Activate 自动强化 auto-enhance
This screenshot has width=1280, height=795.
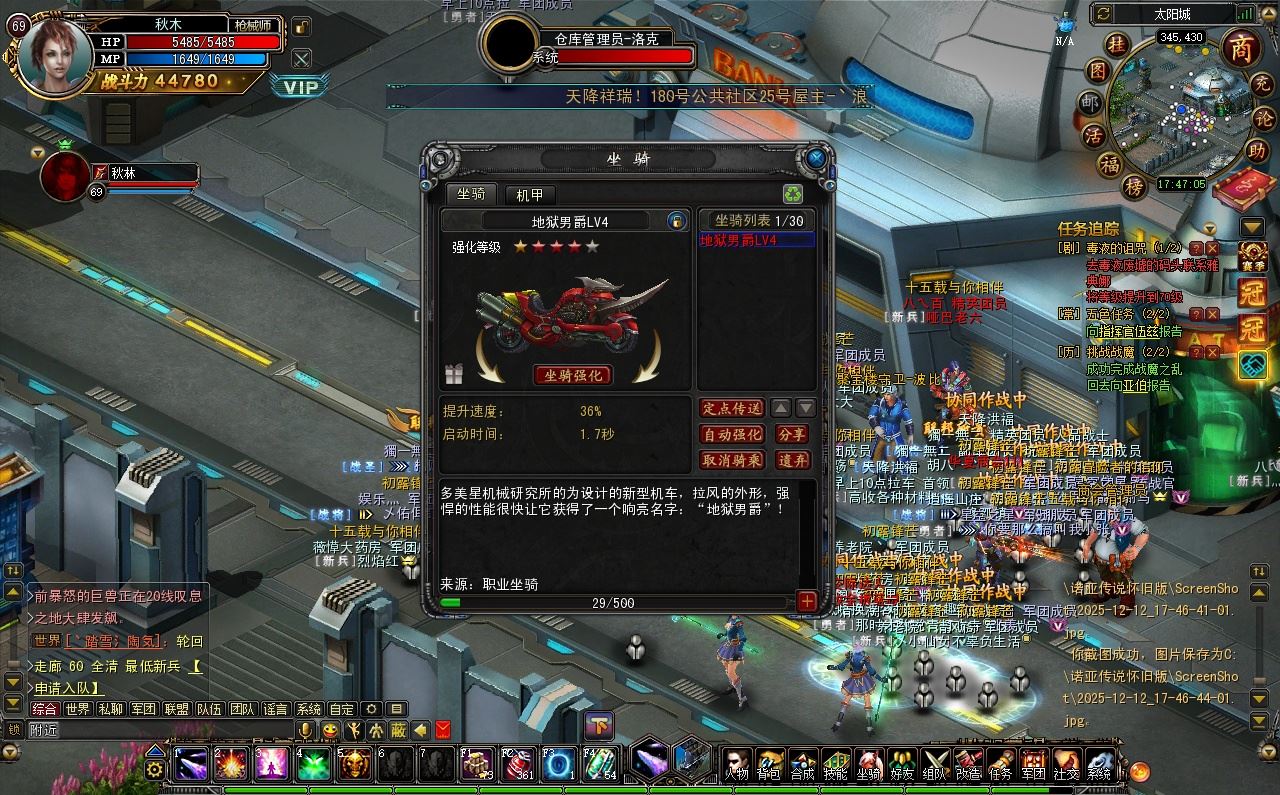(732, 434)
